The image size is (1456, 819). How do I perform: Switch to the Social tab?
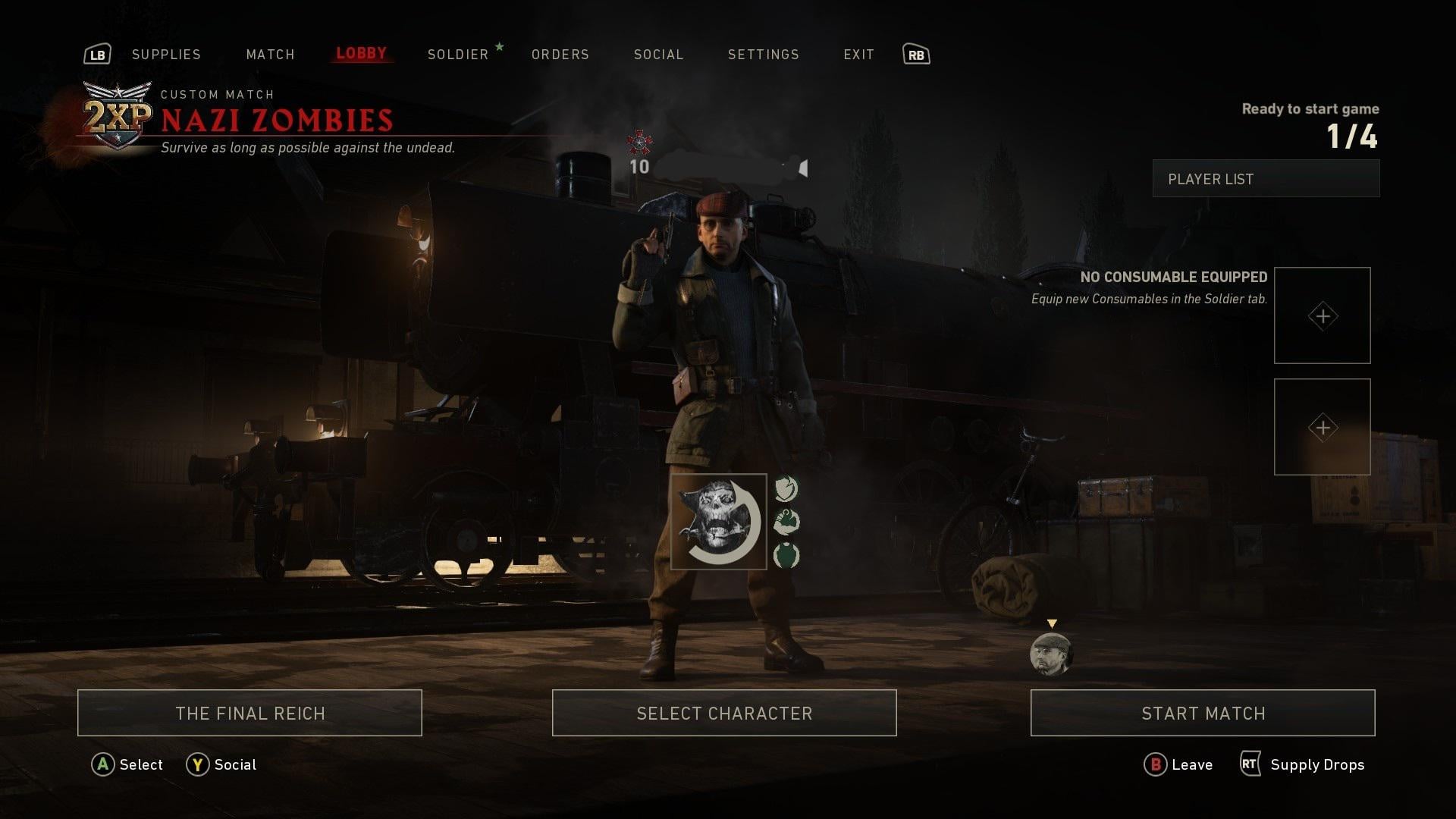click(658, 55)
